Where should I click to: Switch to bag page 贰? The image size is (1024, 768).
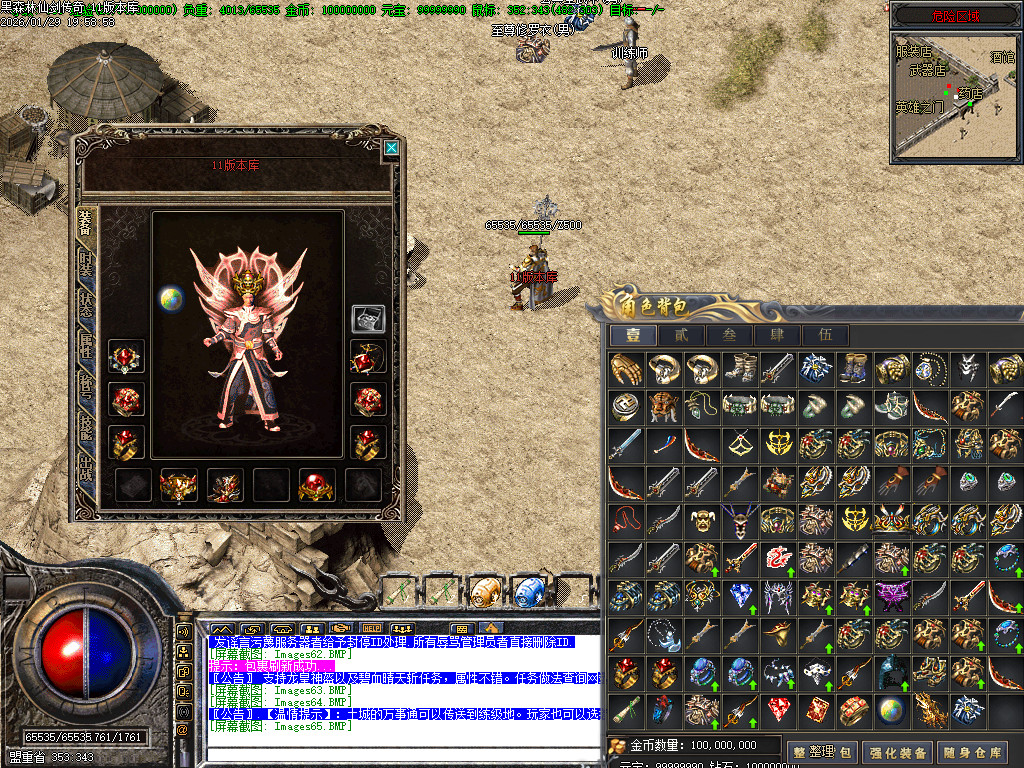681,335
